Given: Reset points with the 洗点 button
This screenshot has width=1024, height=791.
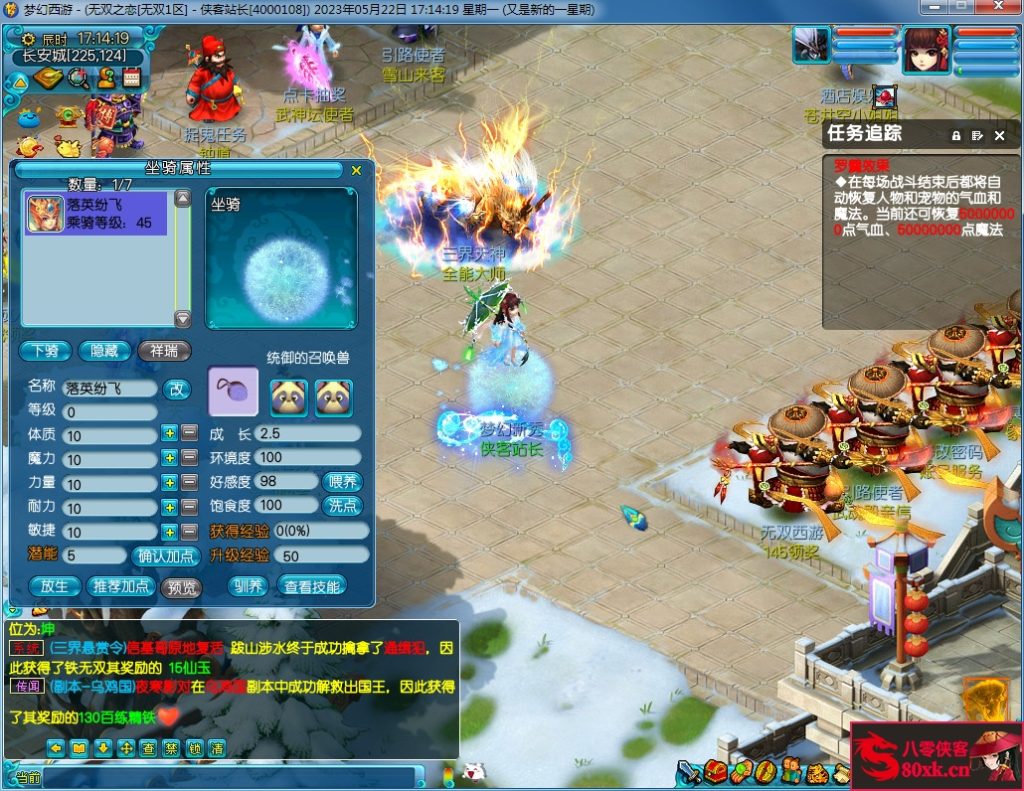Looking at the screenshot, I should point(342,506).
